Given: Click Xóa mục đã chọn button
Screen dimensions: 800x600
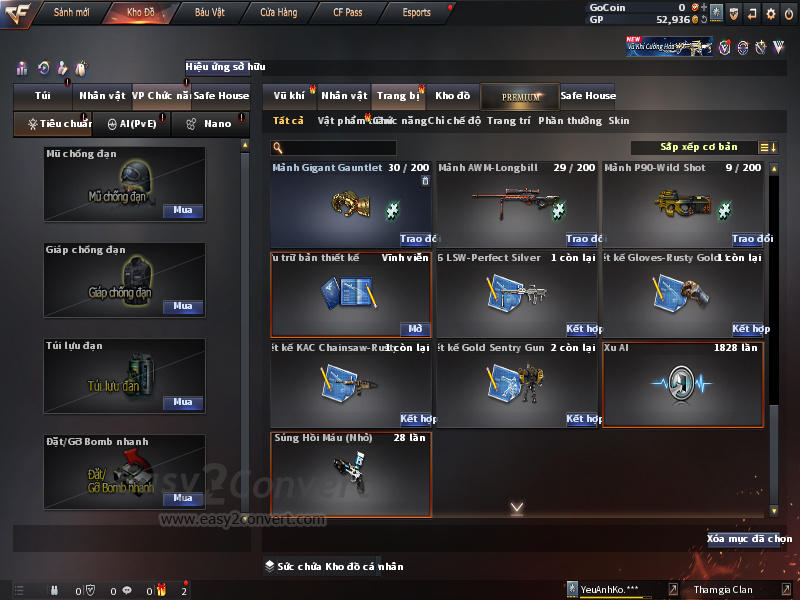Looking at the screenshot, I should pos(749,539).
